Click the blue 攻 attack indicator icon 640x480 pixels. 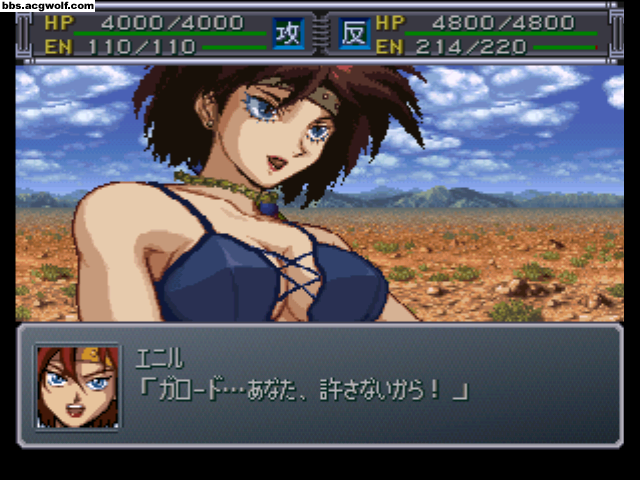point(287,33)
